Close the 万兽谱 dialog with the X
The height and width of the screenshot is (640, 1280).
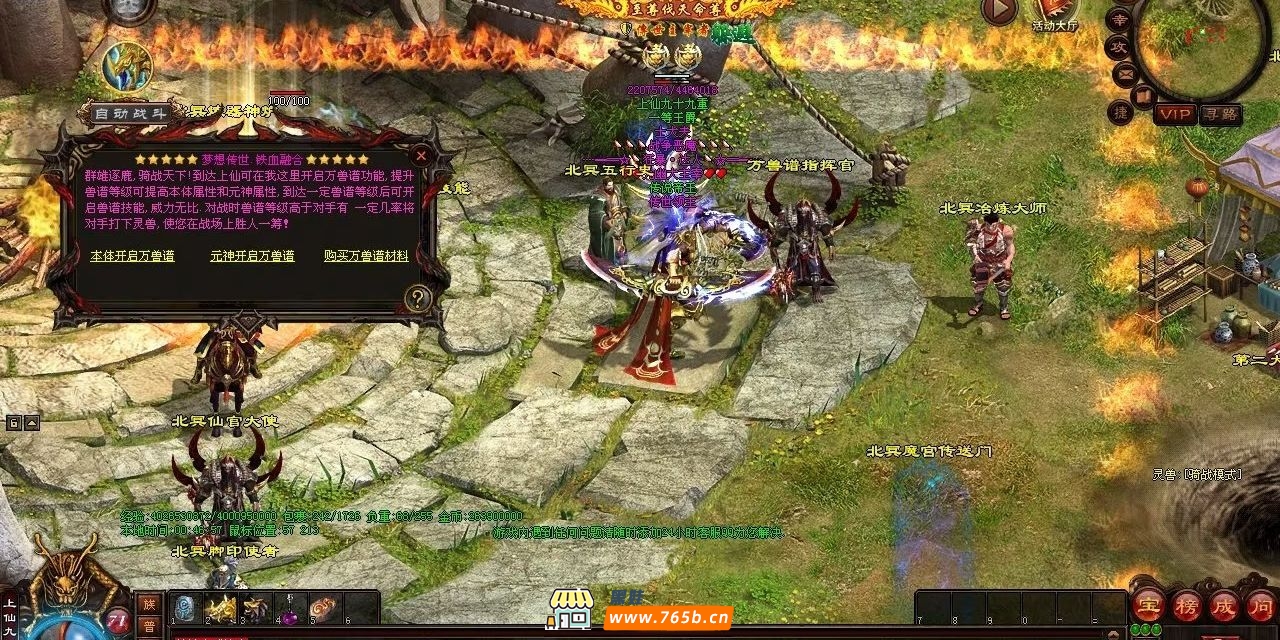421,155
